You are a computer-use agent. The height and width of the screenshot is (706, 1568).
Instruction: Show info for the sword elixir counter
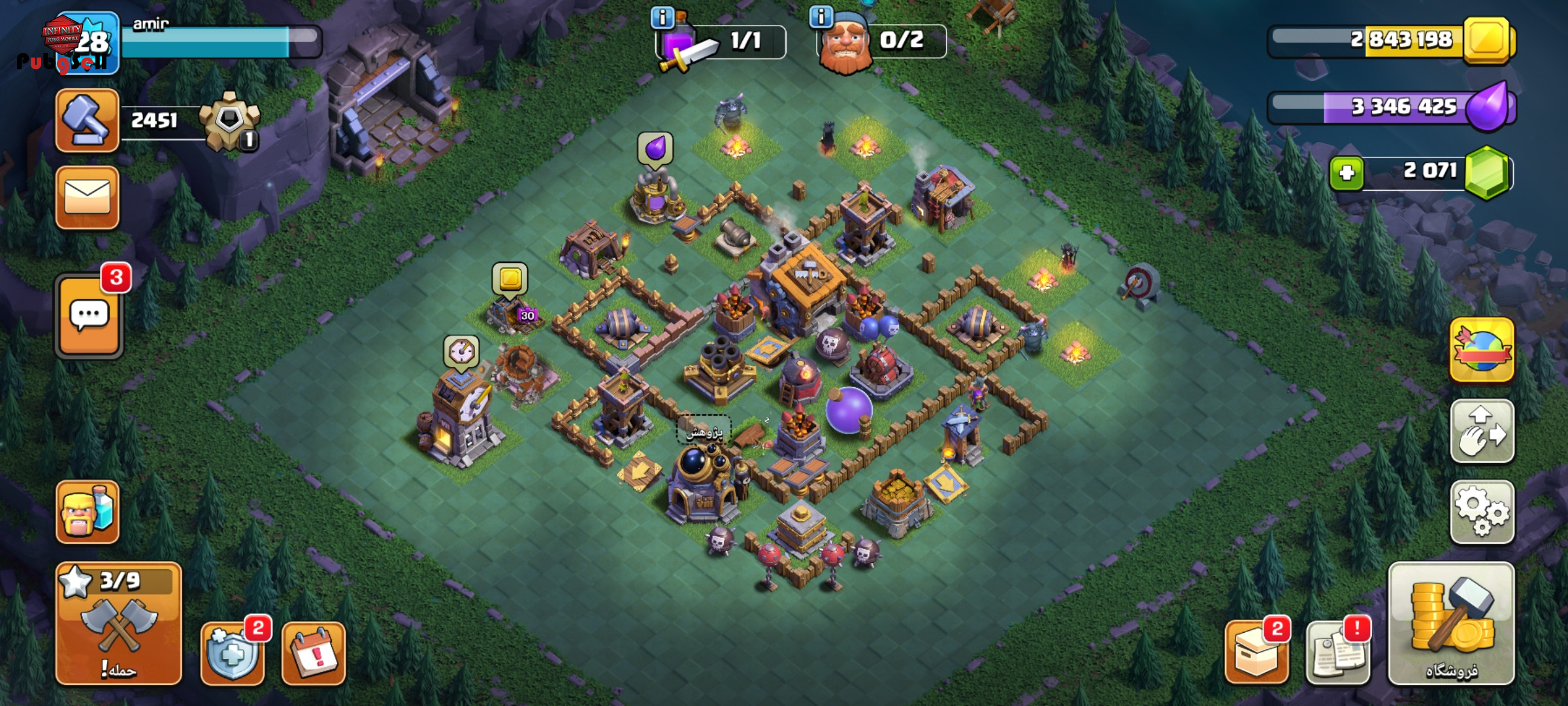(662, 18)
